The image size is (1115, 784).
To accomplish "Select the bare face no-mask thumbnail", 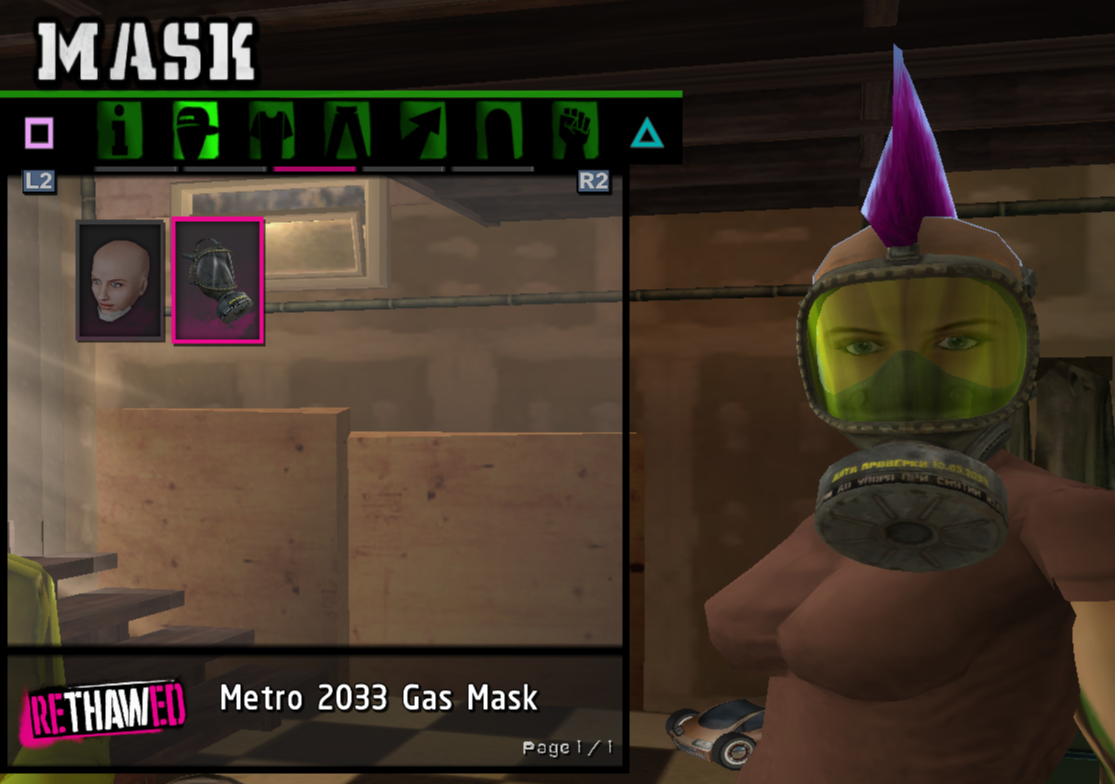I will pyautogui.click(x=121, y=281).
